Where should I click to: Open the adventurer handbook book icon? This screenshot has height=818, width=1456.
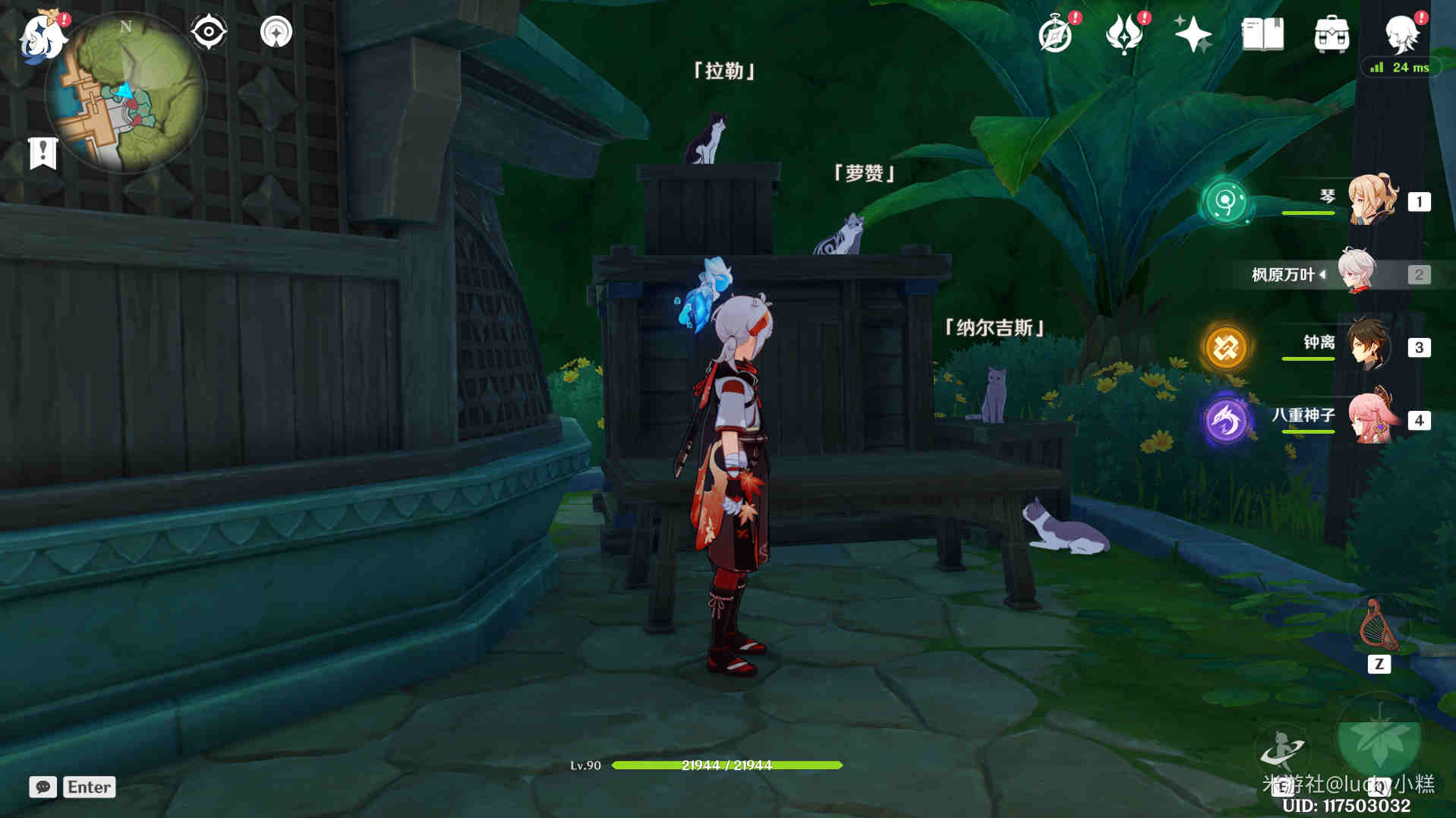1262,34
